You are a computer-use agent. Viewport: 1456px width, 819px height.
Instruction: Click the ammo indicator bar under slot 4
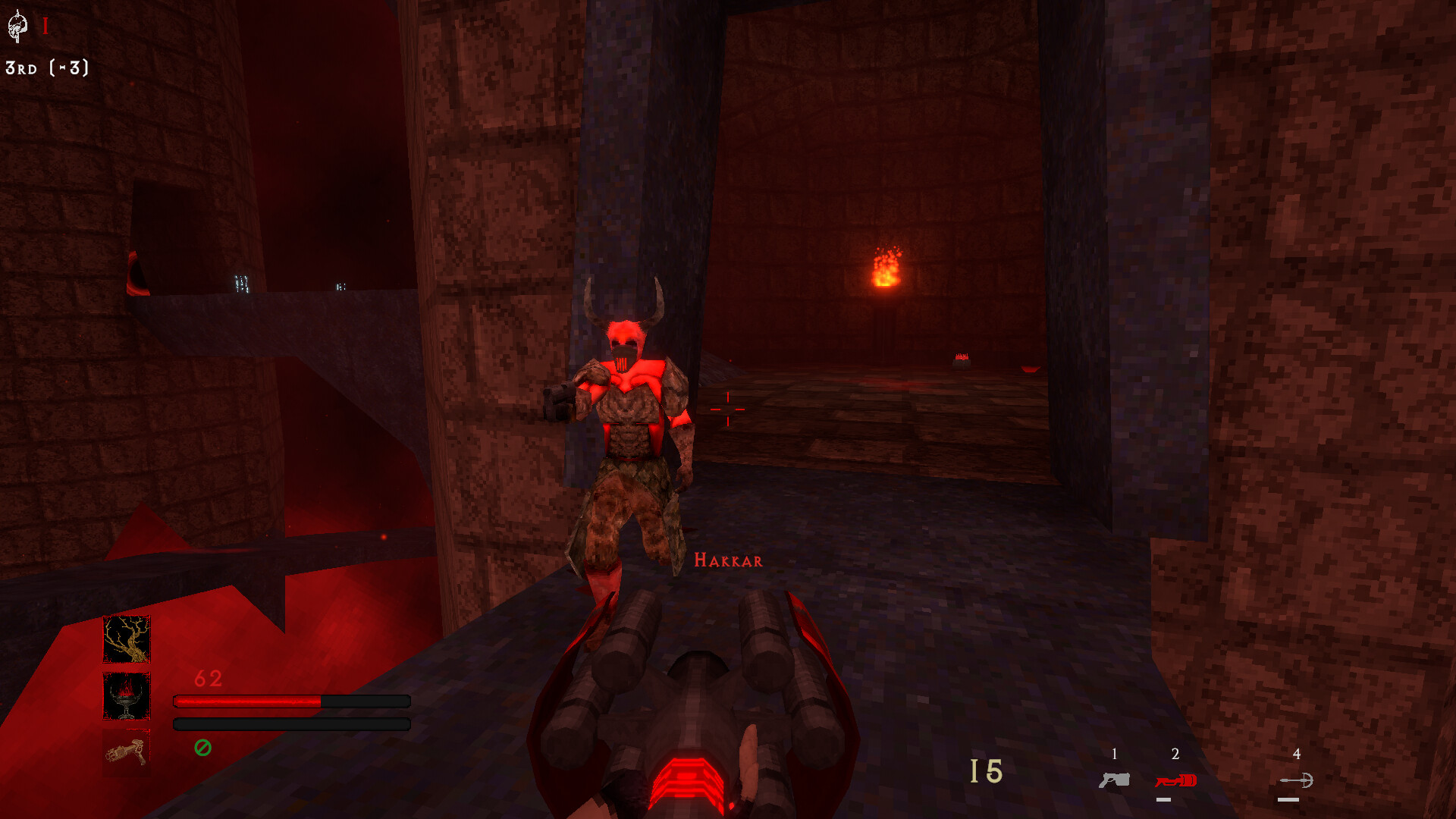click(x=1289, y=799)
